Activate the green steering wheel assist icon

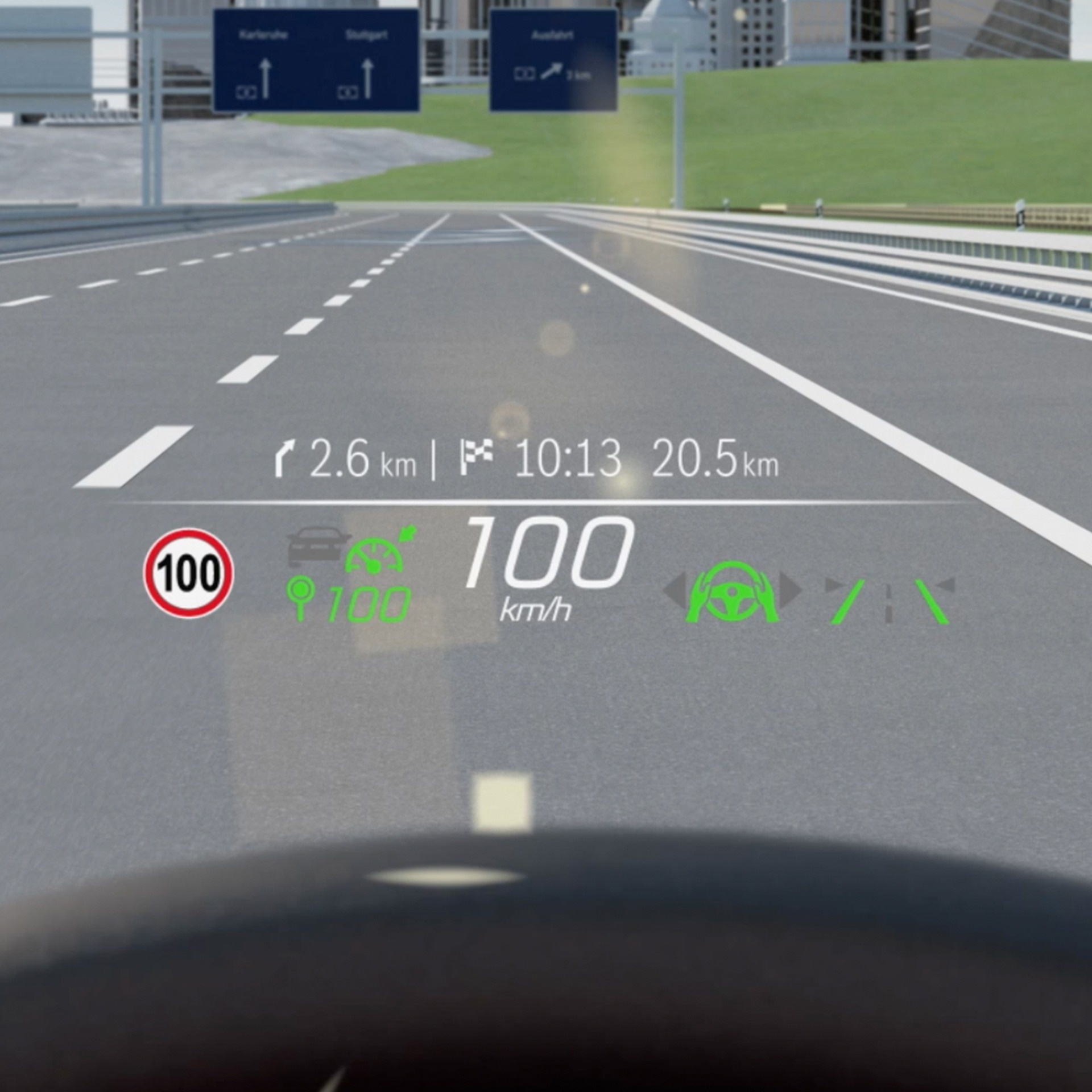click(732, 592)
